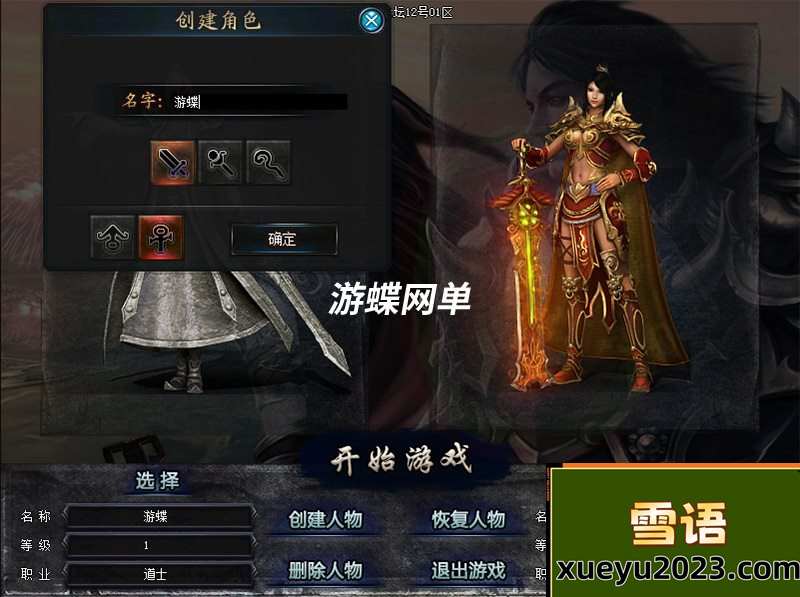Select the male gender symbol
Image resolution: width=800 pixels, height=597 pixels.
coord(113,238)
